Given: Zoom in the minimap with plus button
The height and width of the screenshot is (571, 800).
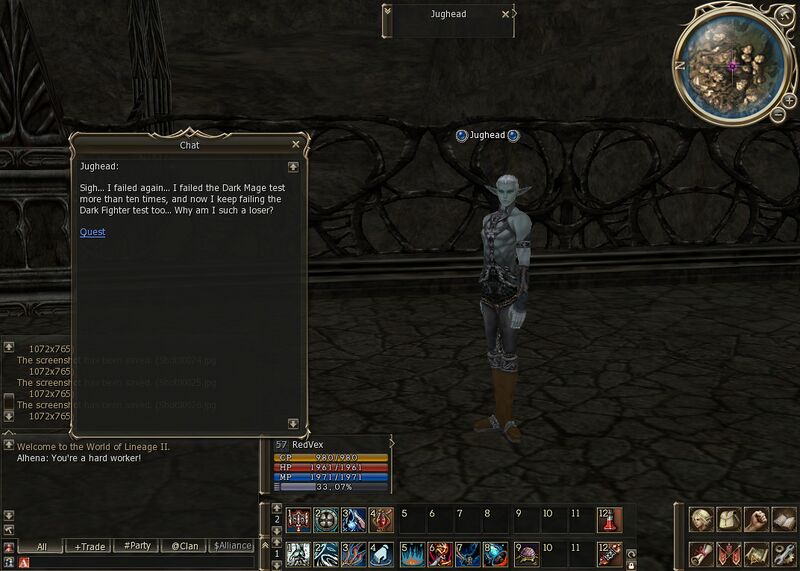Looking at the screenshot, I should [x=790, y=101].
